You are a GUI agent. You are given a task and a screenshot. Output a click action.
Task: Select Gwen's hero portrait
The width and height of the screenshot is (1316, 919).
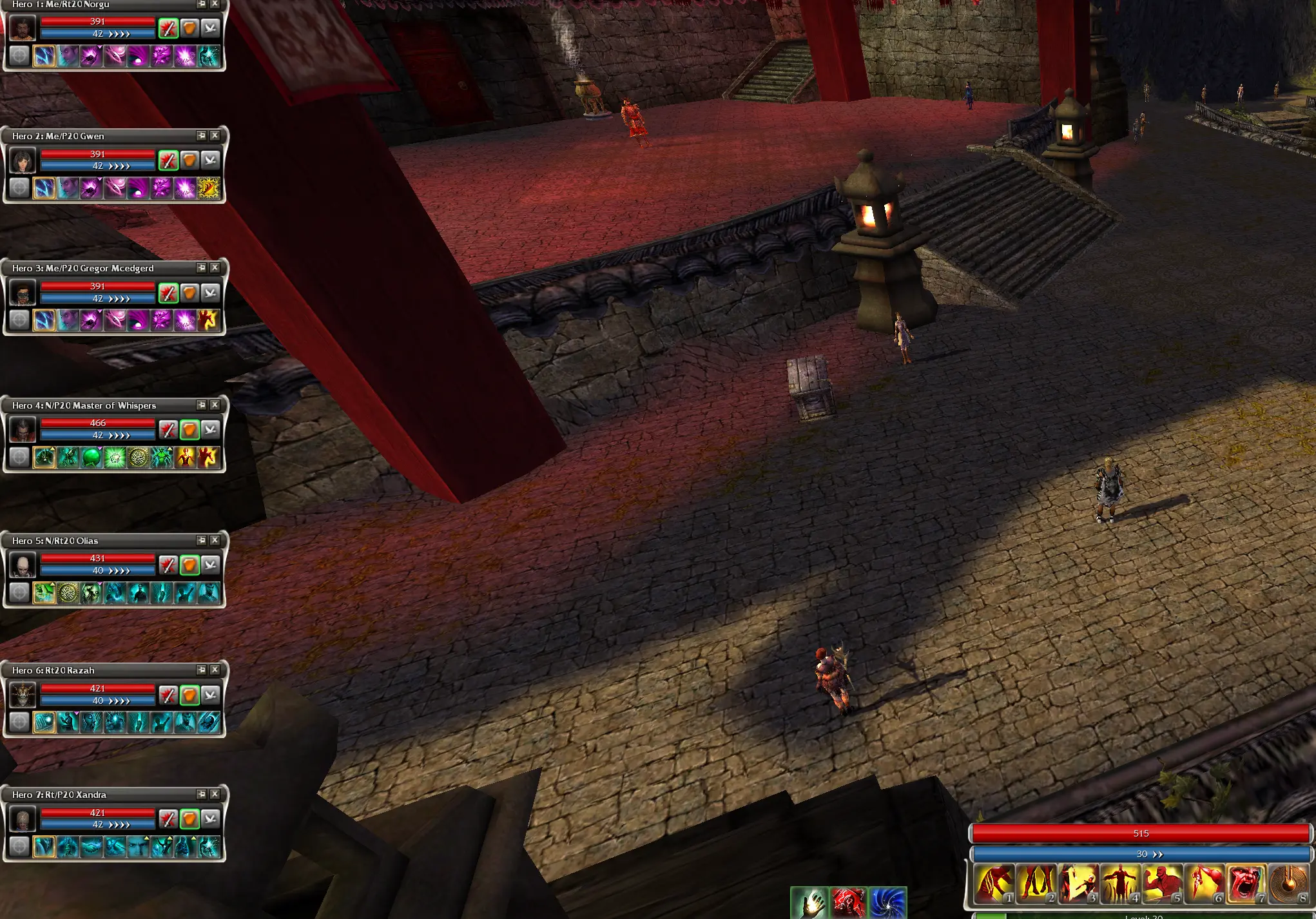23,160
